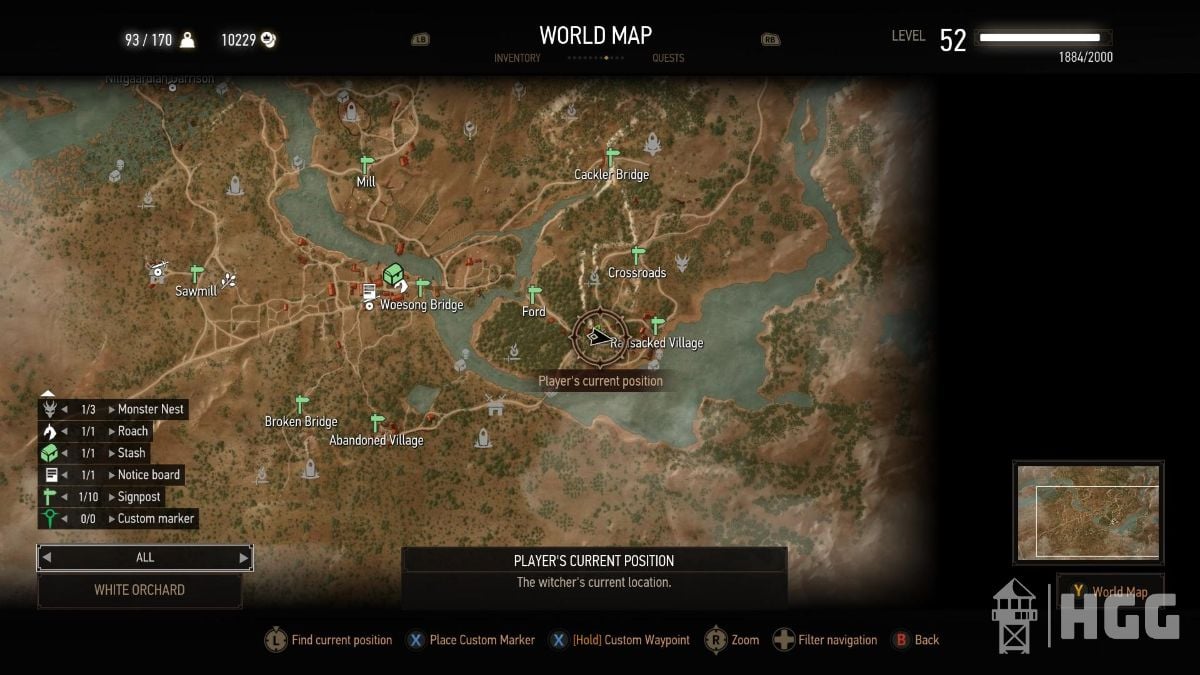Select the Sawmill signpost marker

tap(197, 273)
